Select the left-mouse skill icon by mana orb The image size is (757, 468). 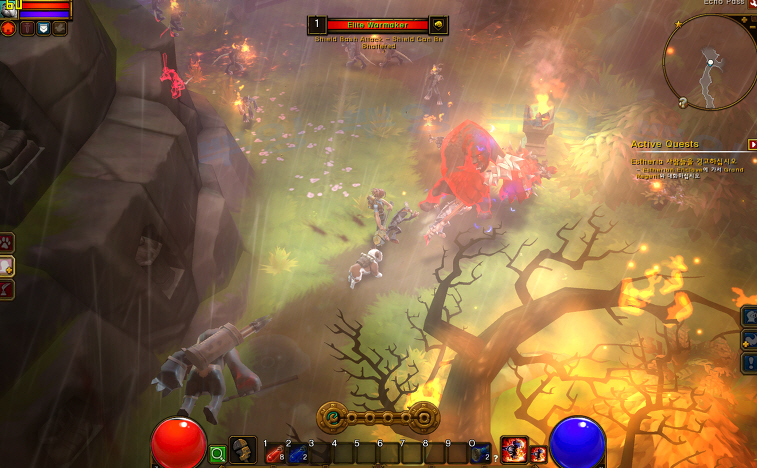coord(514,450)
